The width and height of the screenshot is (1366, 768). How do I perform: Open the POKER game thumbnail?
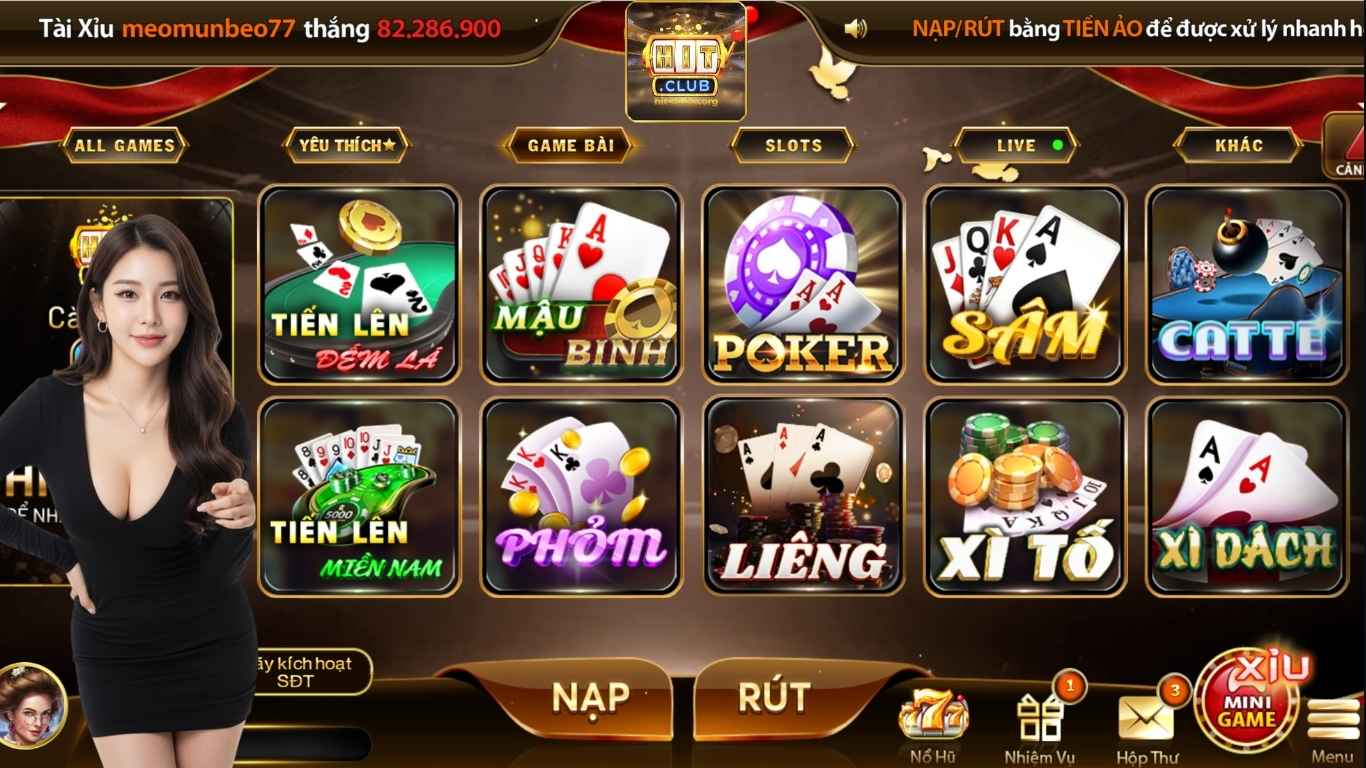click(x=800, y=284)
